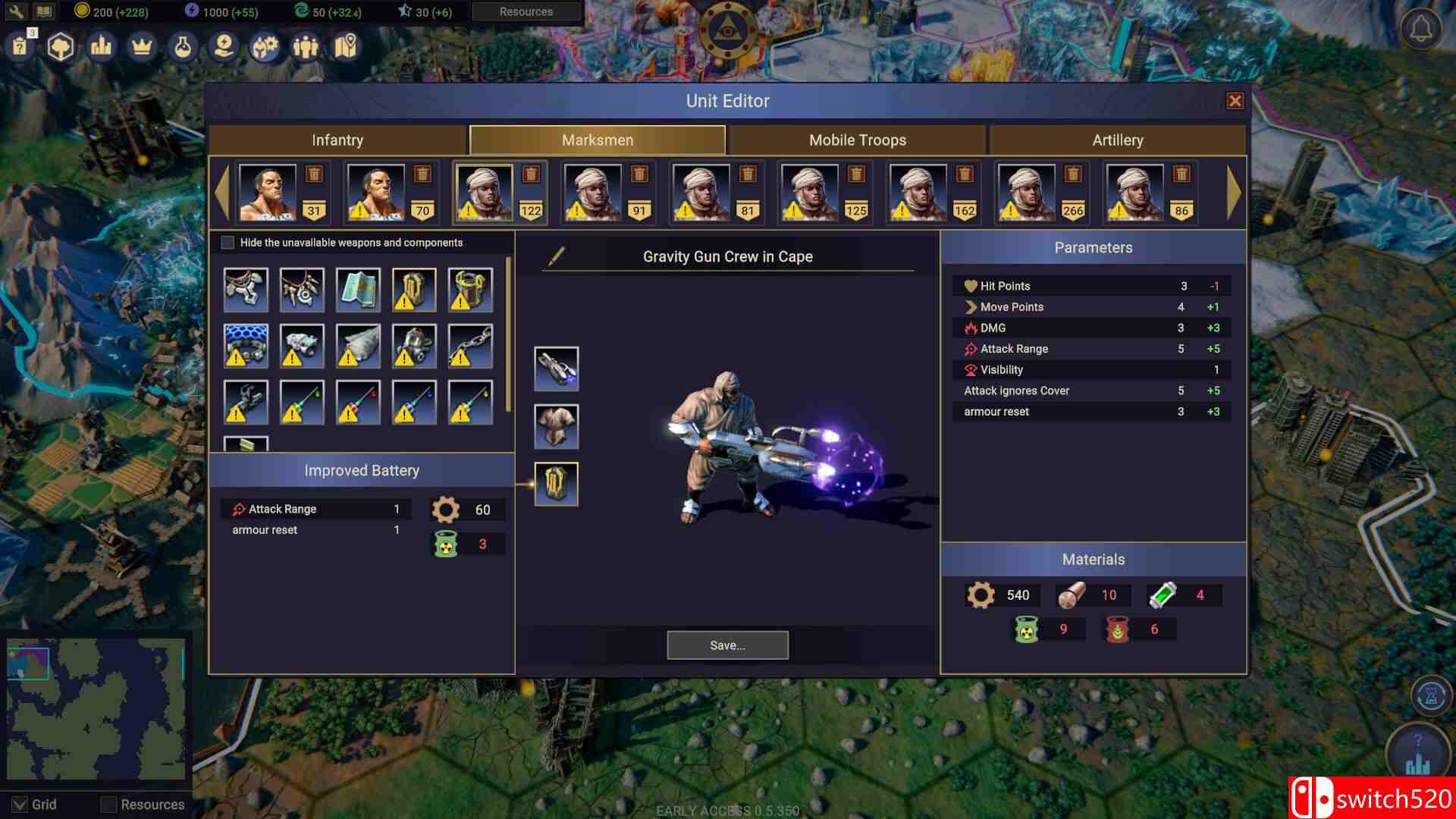Viewport: 1456px width, 819px height.
Task: Select the unit design costing 266
Action: [x=1026, y=193]
